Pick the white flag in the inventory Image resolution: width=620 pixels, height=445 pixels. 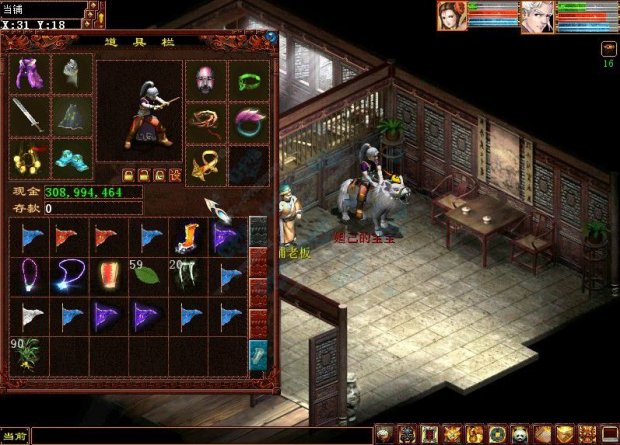click(x=29, y=316)
